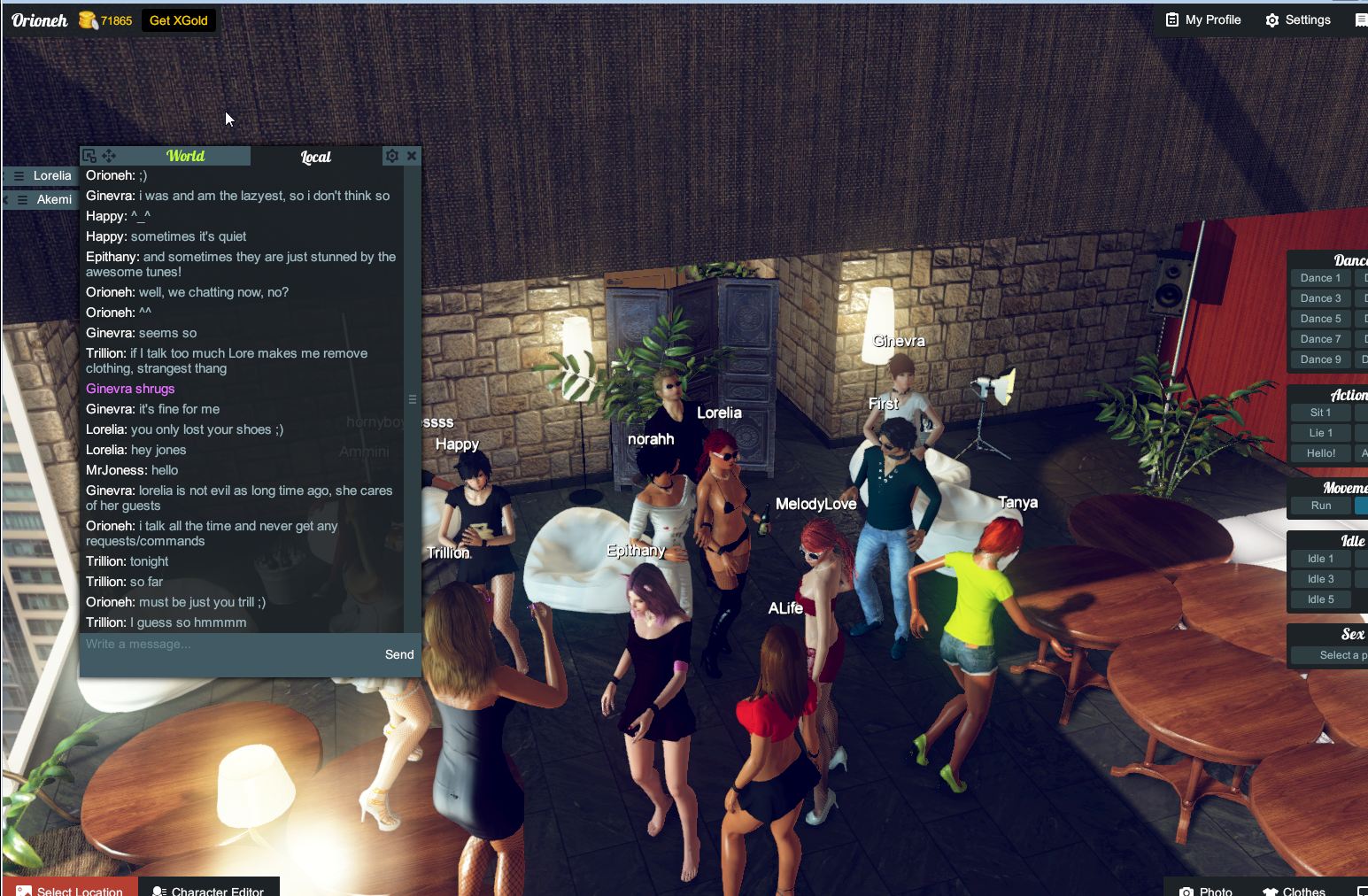1368x896 pixels.
Task: Switch to the World chat tab
Action: pyautogui.click(x=187, y=156)
